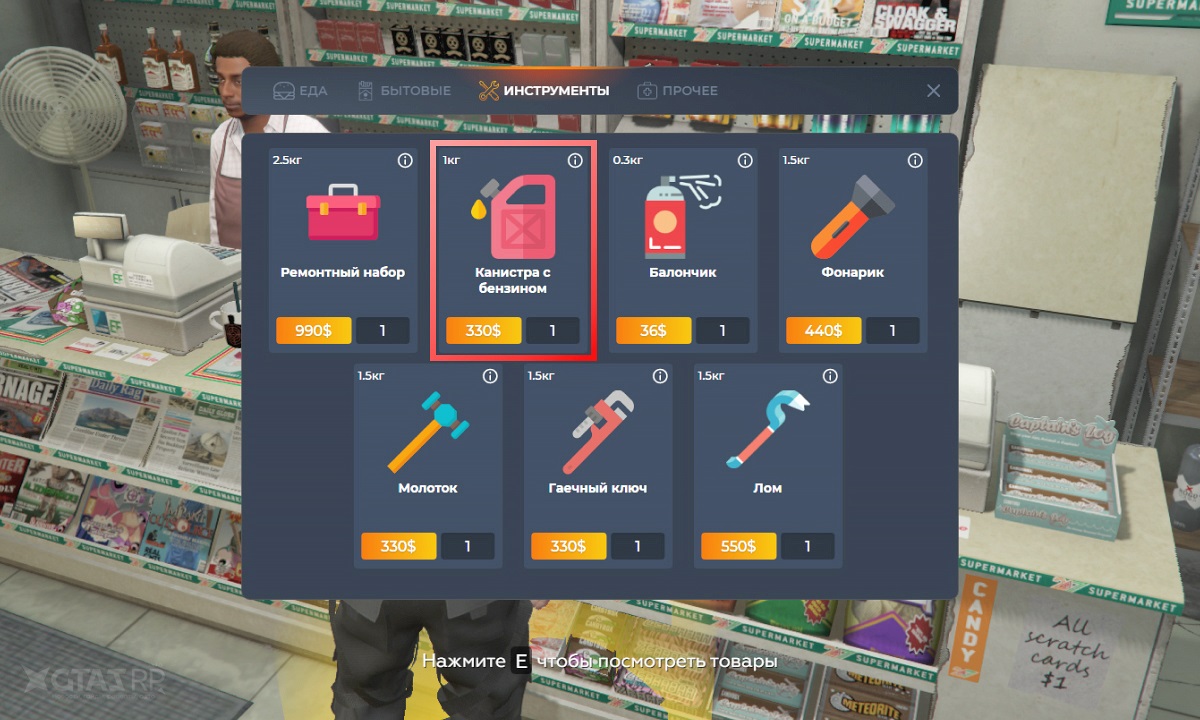
Task: Buy Фонарик for 440$
Action: 823,331
